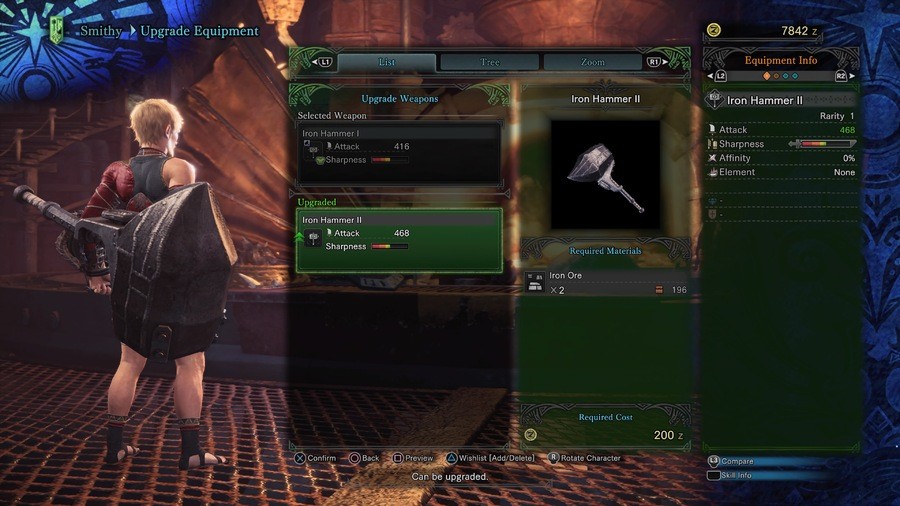This screenshot has height=506, width=900.
Task: Preview the upgraded weapon
Action: 413,458
